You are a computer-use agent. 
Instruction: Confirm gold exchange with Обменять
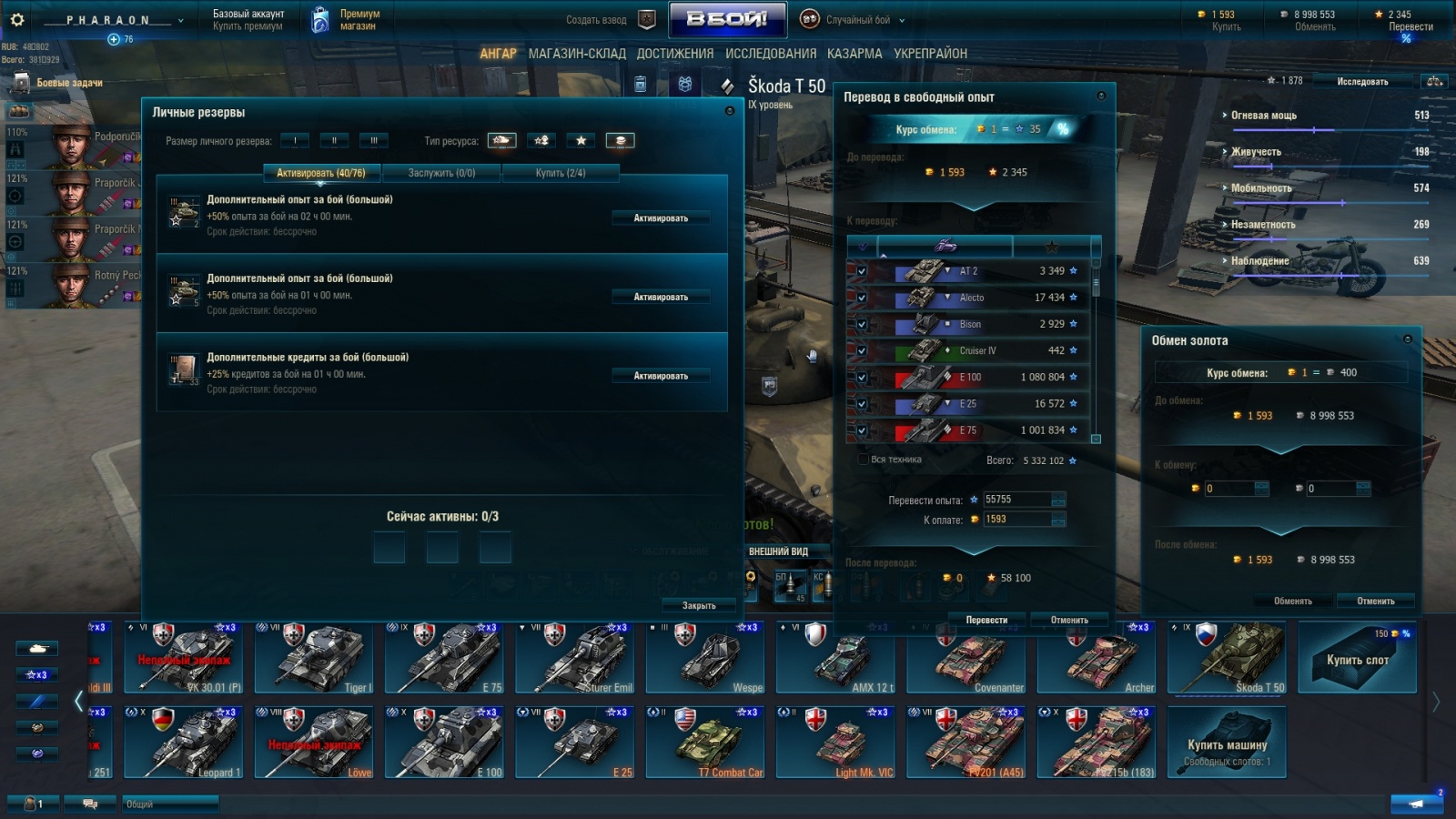[x=1292, y=601]
